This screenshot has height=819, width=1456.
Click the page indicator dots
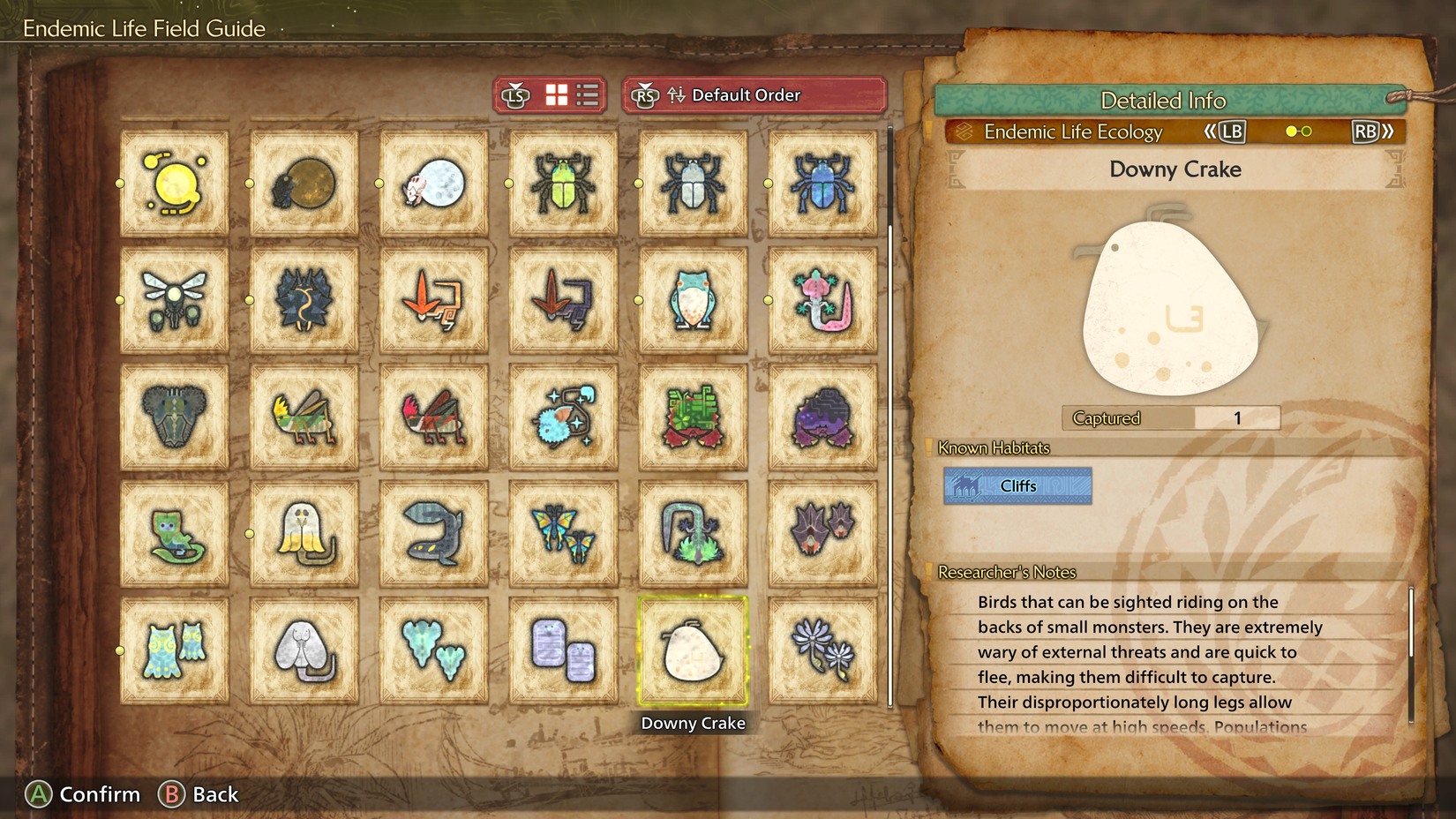click(1297, 131)
